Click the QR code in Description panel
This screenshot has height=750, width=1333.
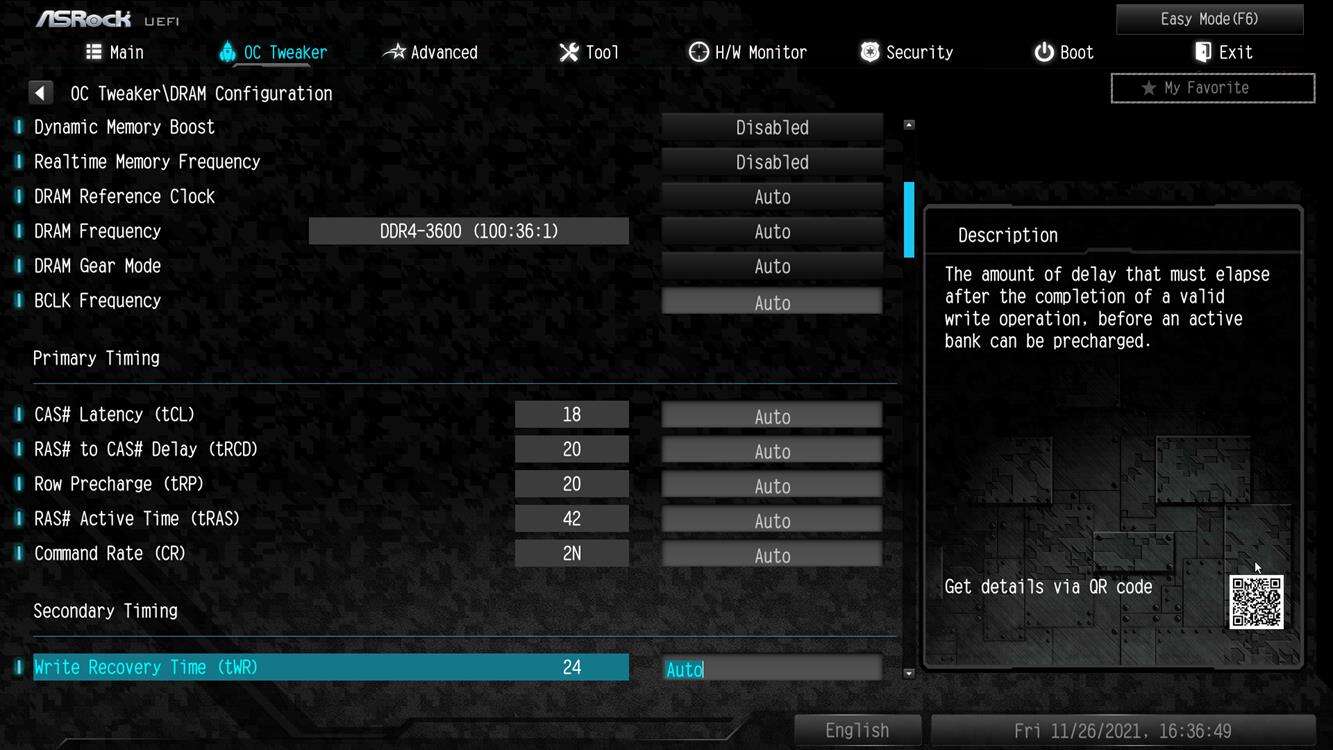coord(1257,604)
